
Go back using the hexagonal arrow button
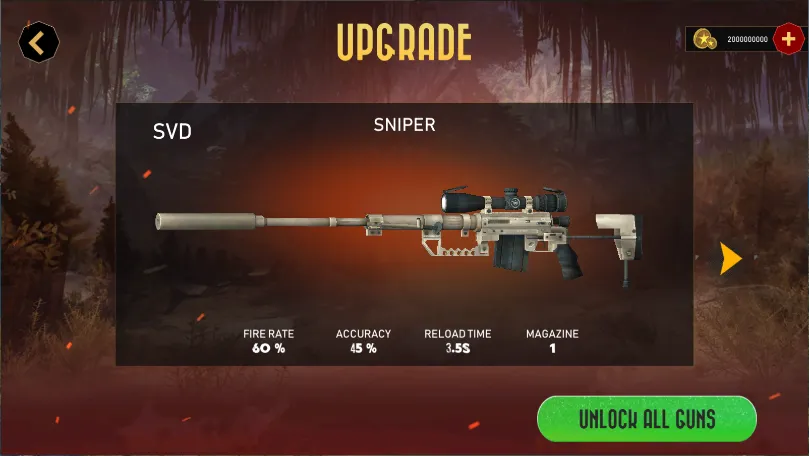pyautogui.click(x=39, y=43)
